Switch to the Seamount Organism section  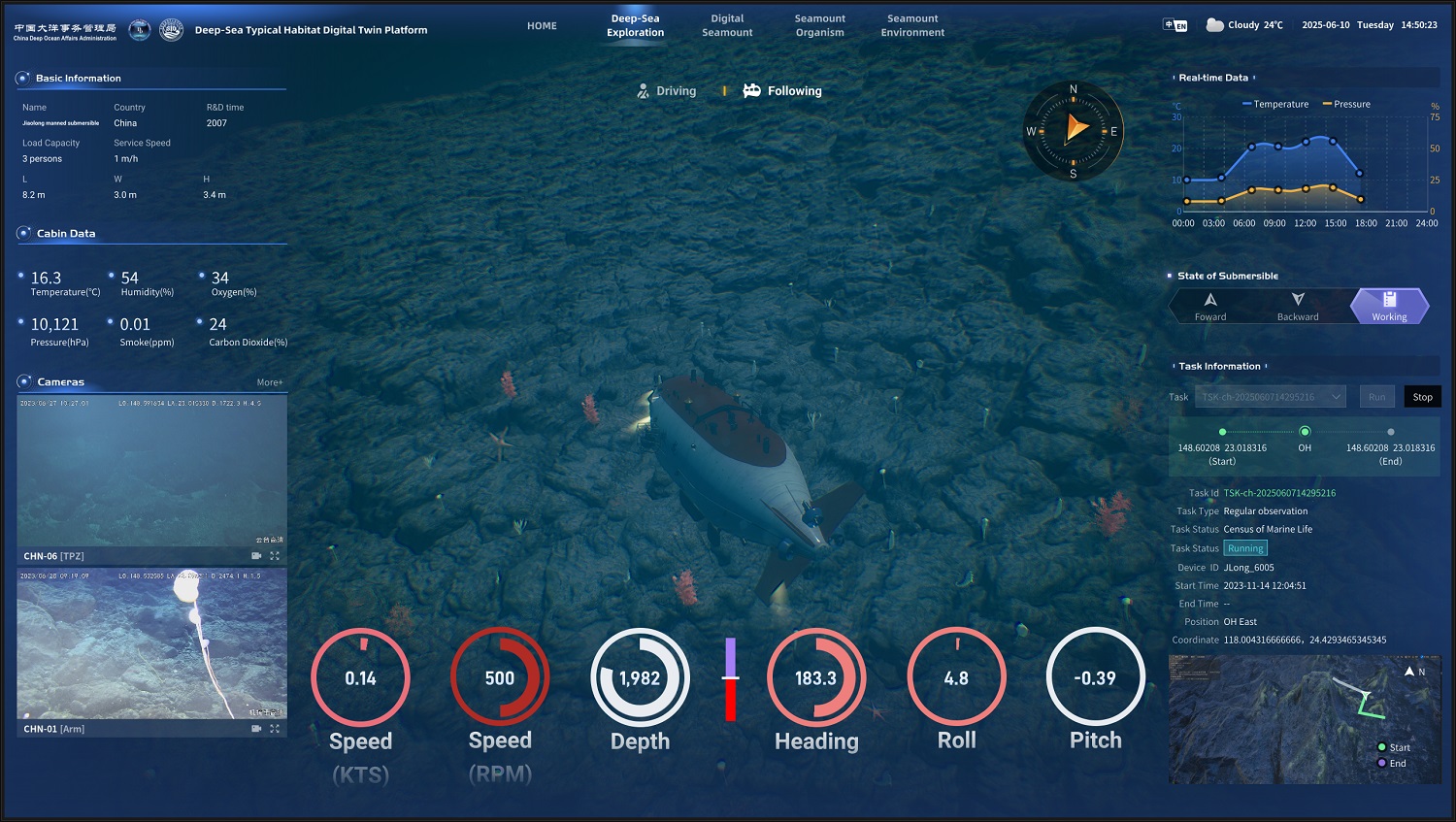click(x=819, y=24)
